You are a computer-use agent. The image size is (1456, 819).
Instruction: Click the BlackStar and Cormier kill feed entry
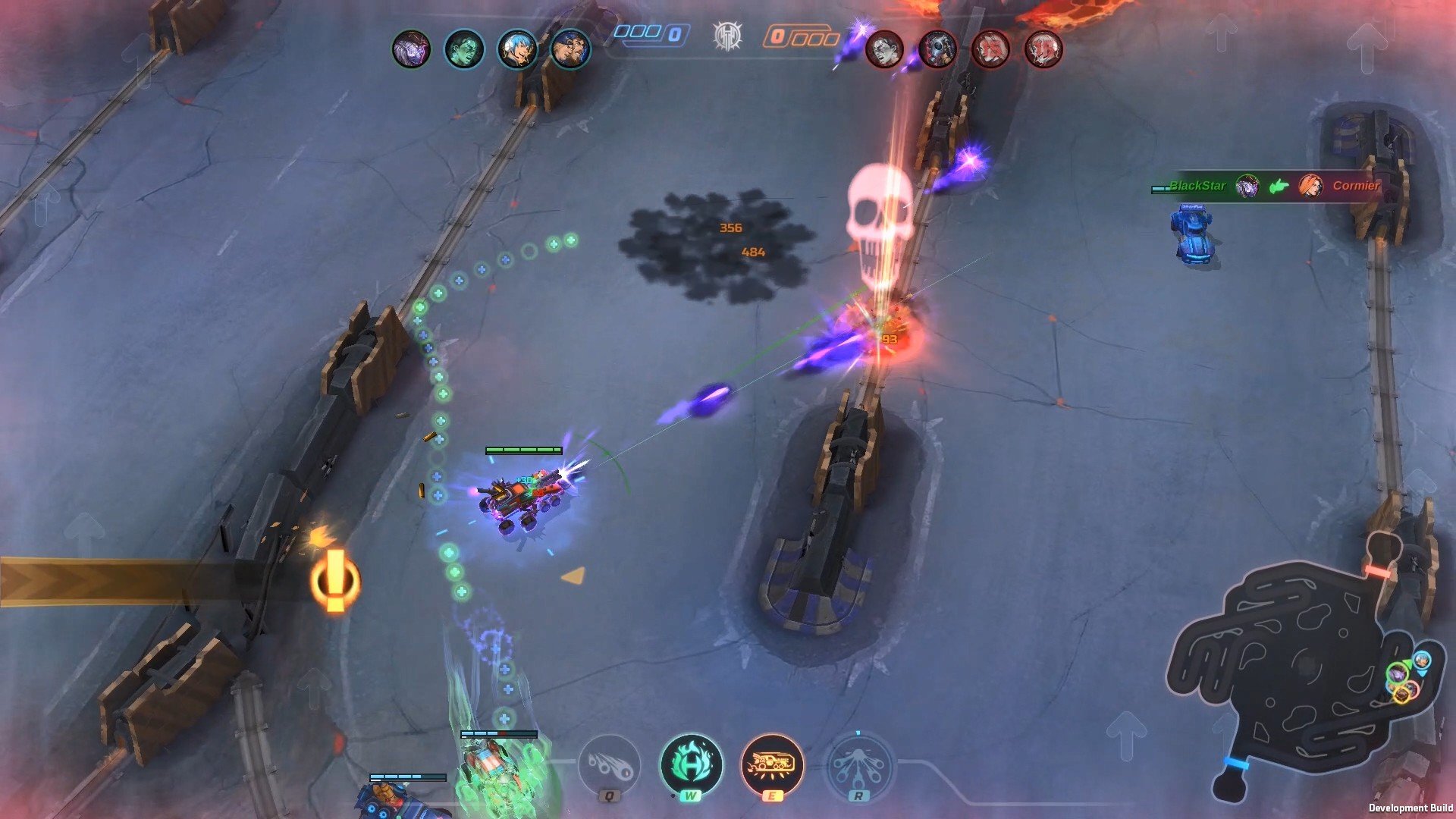pos(1274,186)
